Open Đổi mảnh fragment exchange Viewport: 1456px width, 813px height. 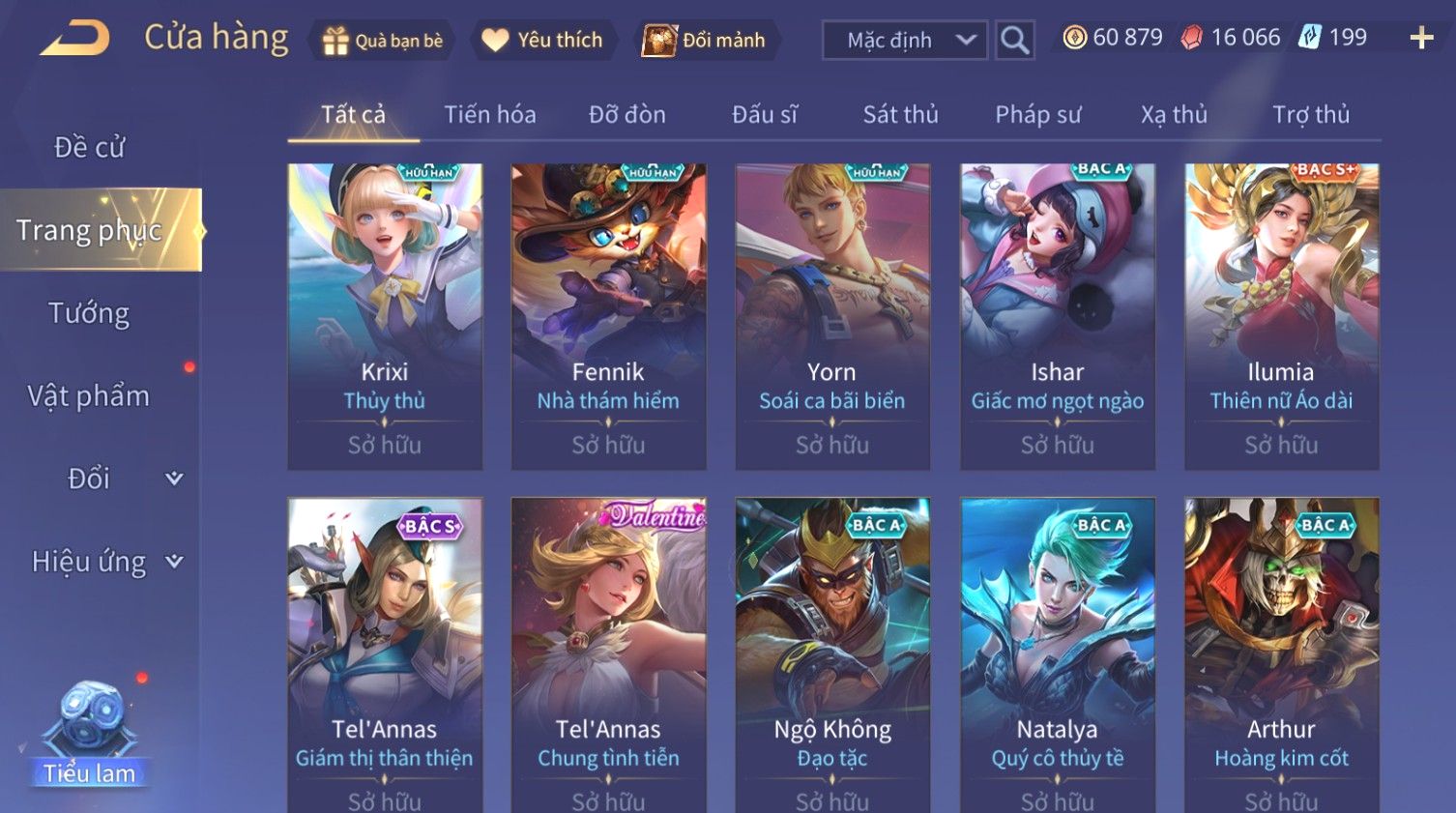(x=705, y=41)
